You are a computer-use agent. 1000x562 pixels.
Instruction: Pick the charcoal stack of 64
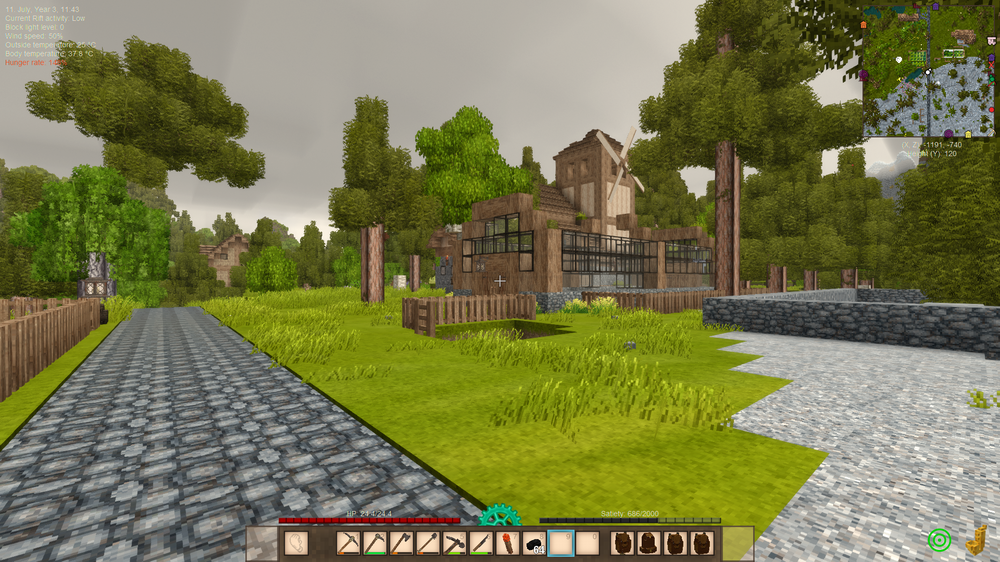tap(534, 543)
